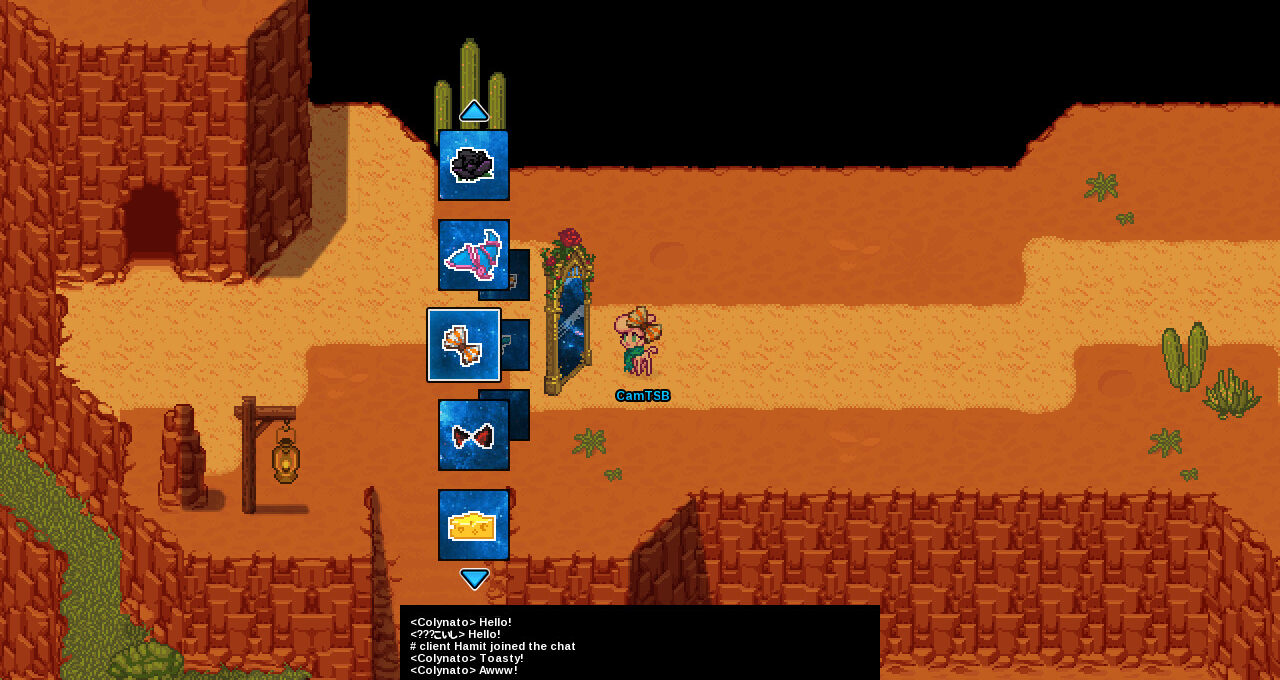Select the dark red bow tie slot
The height and width of the screenshot is (680, 1280).
coord(474,435)
